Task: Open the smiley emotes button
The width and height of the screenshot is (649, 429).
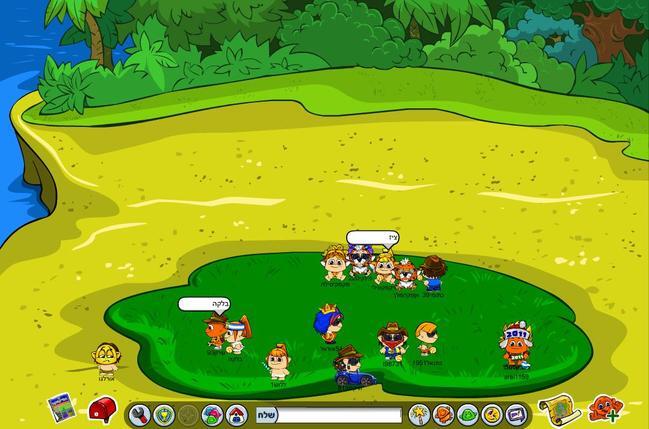Action: point(491,414)
